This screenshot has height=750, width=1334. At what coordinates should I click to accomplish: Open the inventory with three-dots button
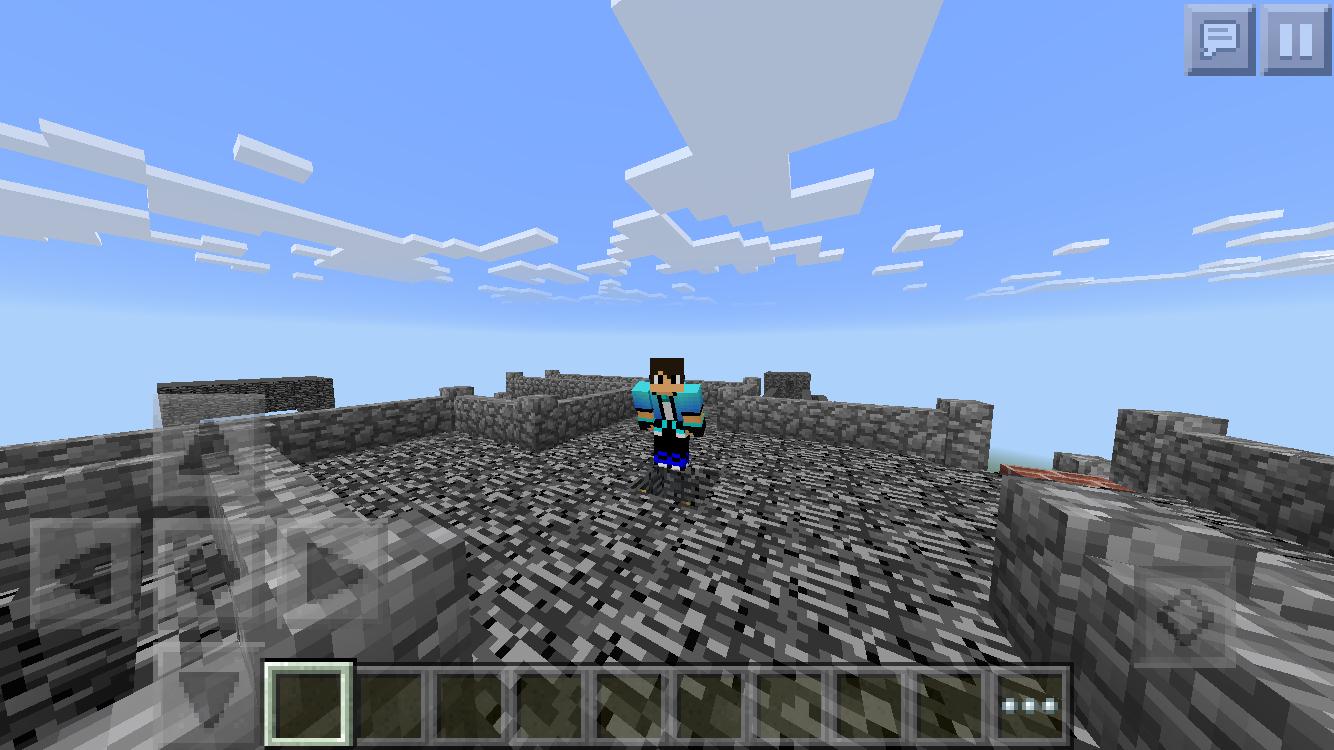(1030, 705)
